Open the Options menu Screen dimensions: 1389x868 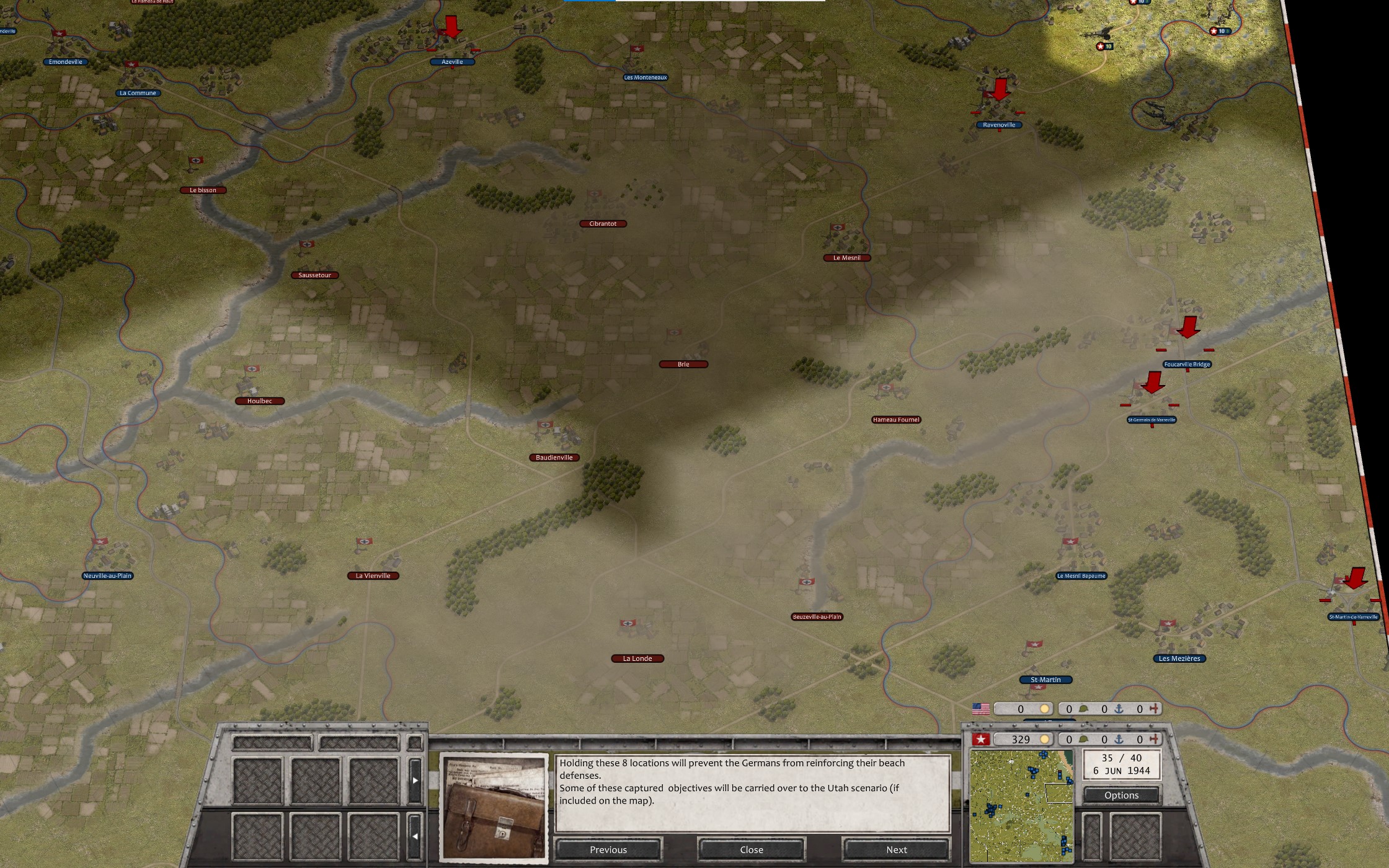pyautogui.click(x=1121, y=795)
